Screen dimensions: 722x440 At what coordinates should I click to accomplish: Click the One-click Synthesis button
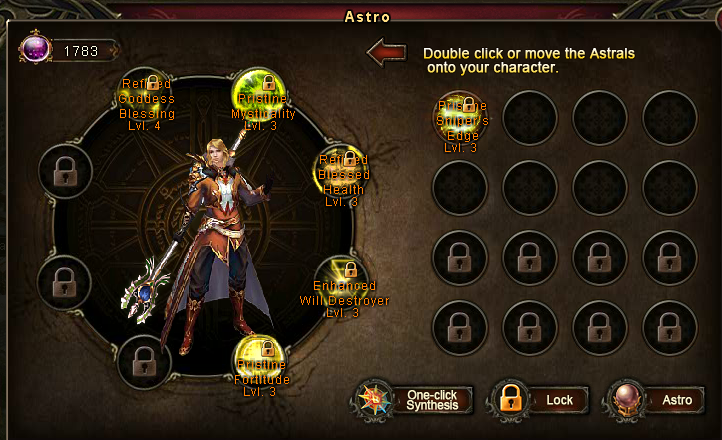[412, 400]
